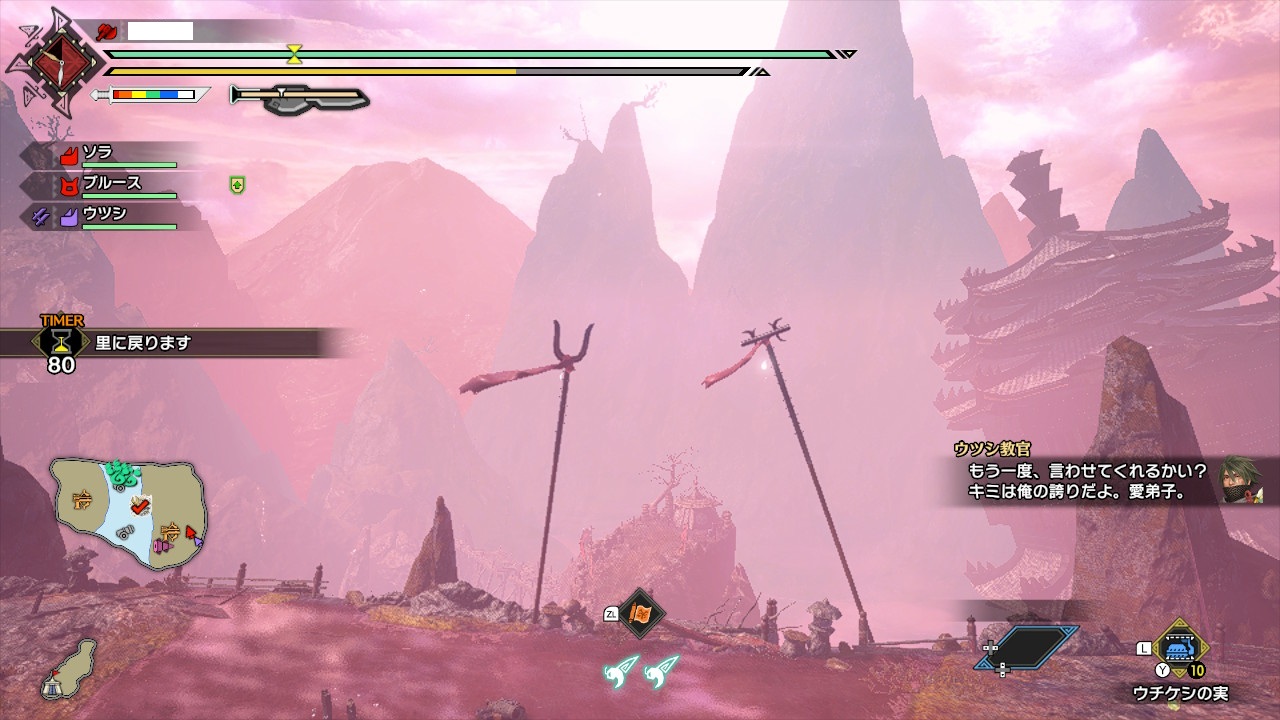The width and height of the screenshot is (1280, 720).
Task: Click the weapon sharpness gauge
Action: coord(152,95)
